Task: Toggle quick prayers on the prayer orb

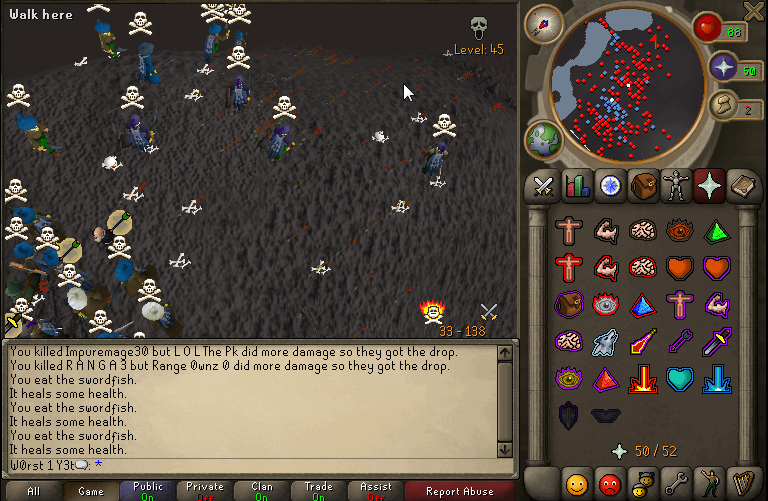Action: tap(724, 68)
